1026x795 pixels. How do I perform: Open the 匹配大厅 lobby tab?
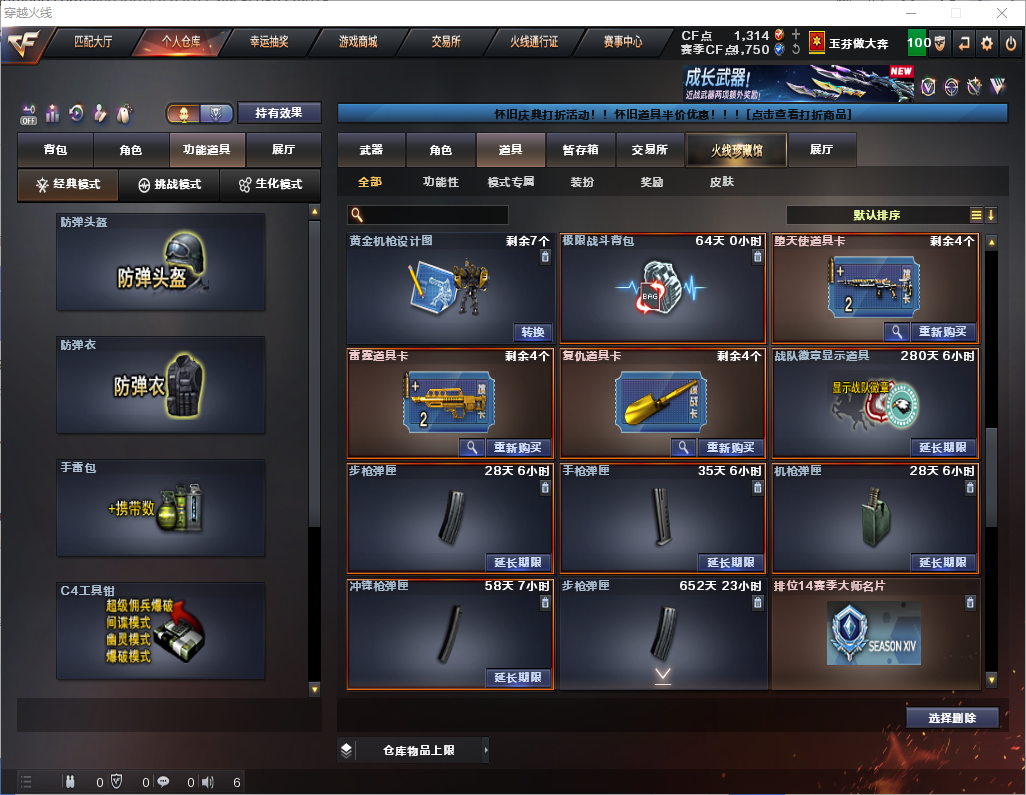93,42
